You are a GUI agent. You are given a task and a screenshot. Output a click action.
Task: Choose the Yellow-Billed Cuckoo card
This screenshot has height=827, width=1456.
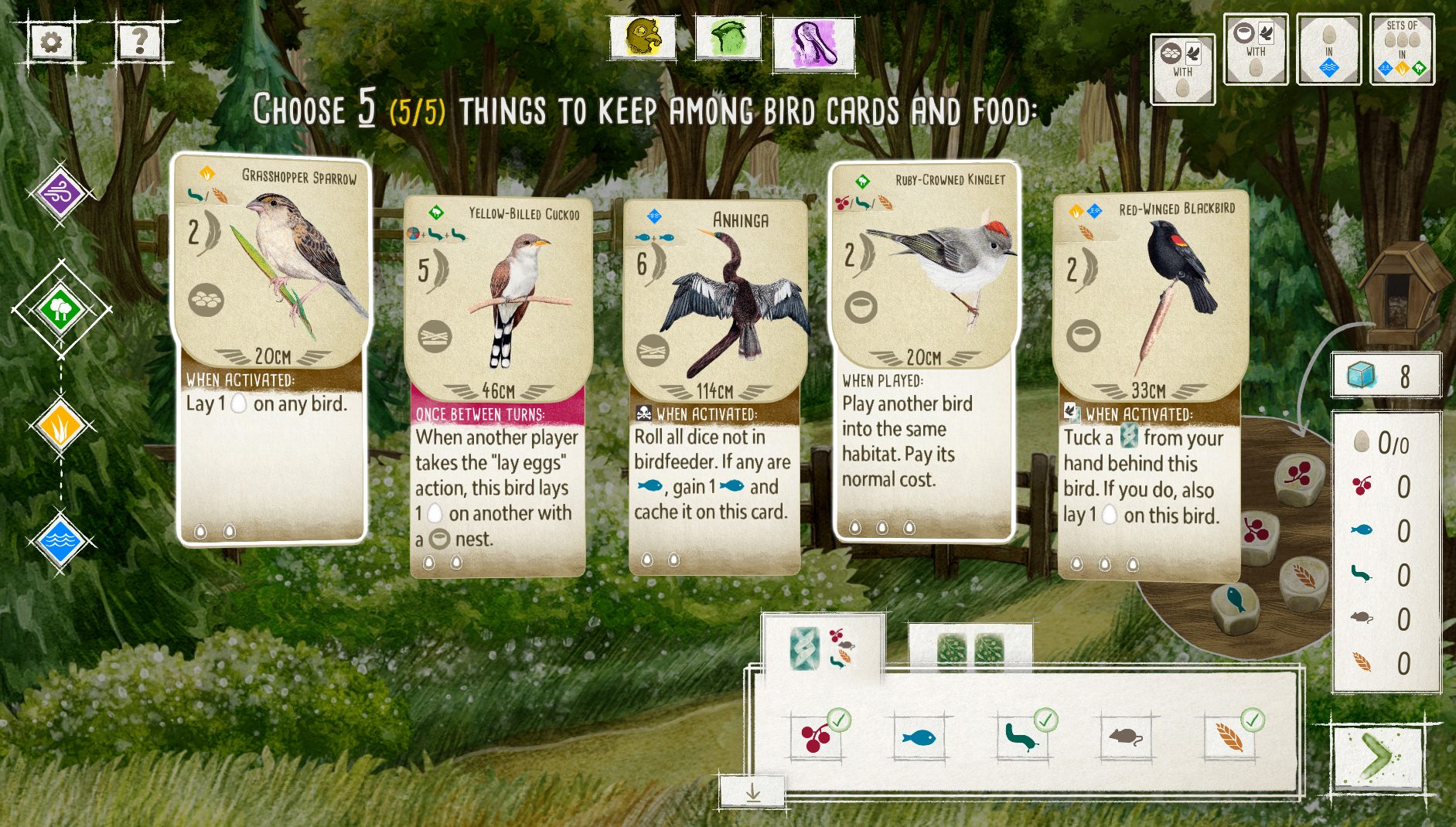pos(498,386)
